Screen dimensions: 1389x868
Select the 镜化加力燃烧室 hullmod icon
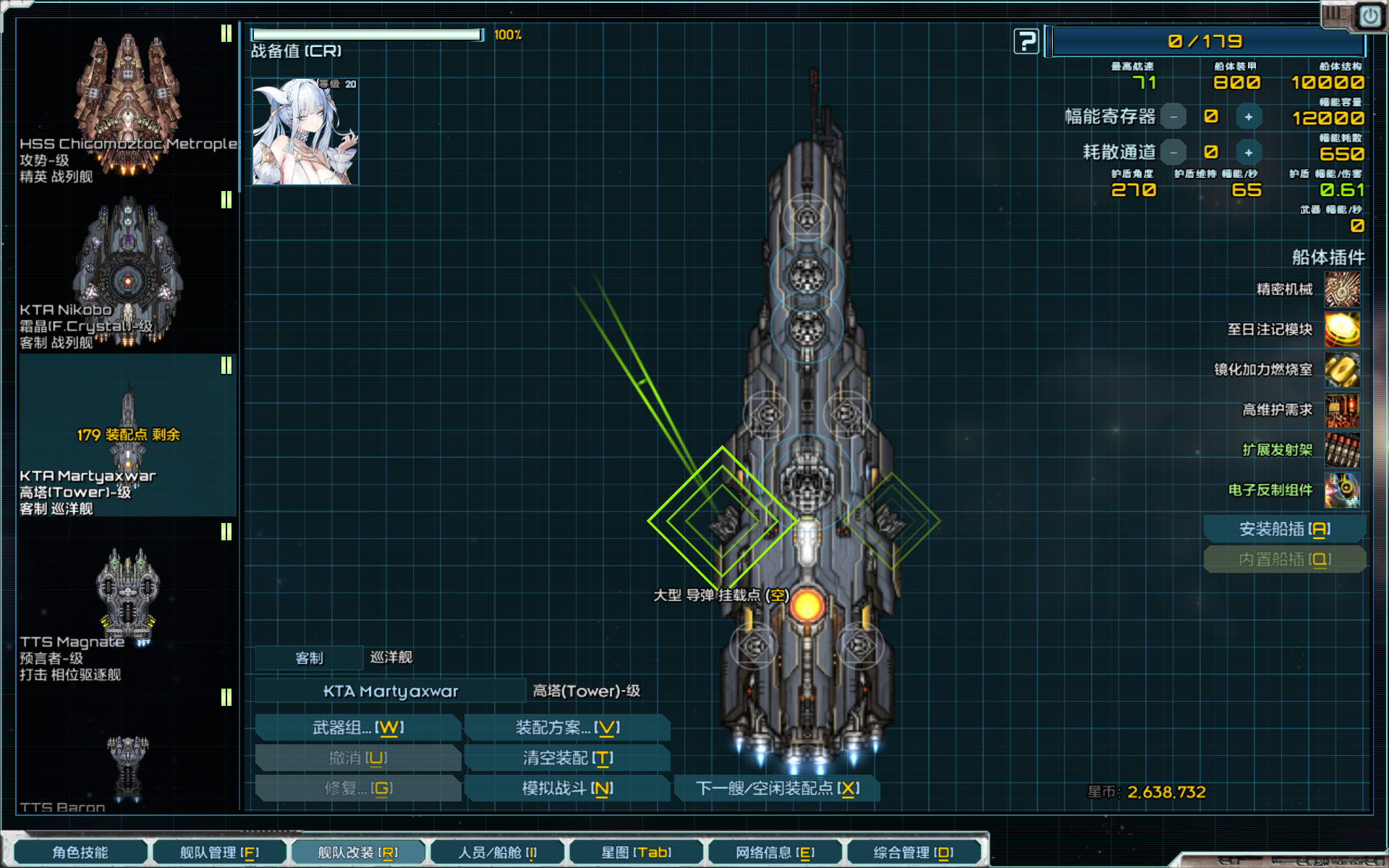tap(1343, 370)
